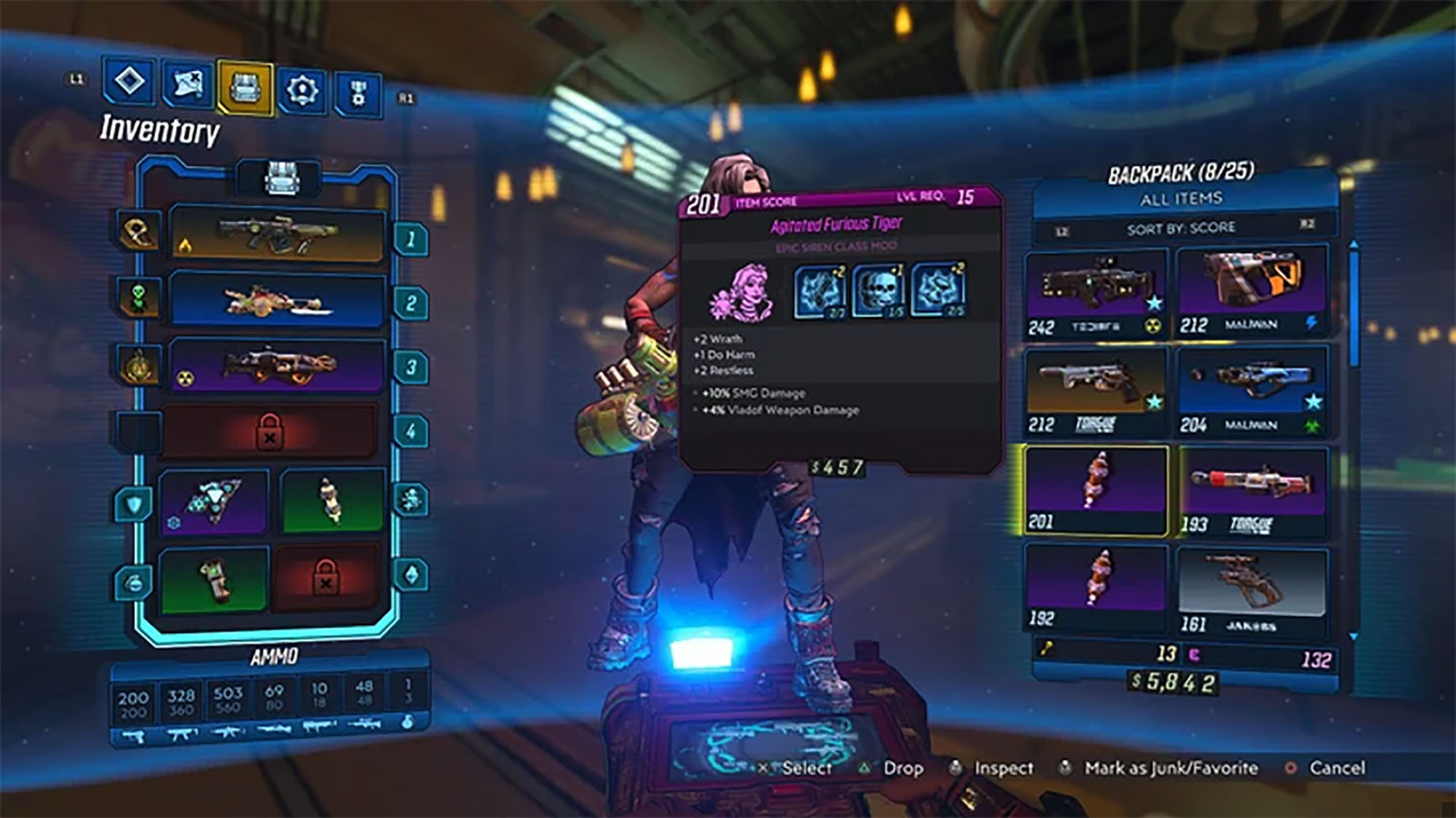
Task: Select the score 201 class mod
Action: coord(1096,490)
